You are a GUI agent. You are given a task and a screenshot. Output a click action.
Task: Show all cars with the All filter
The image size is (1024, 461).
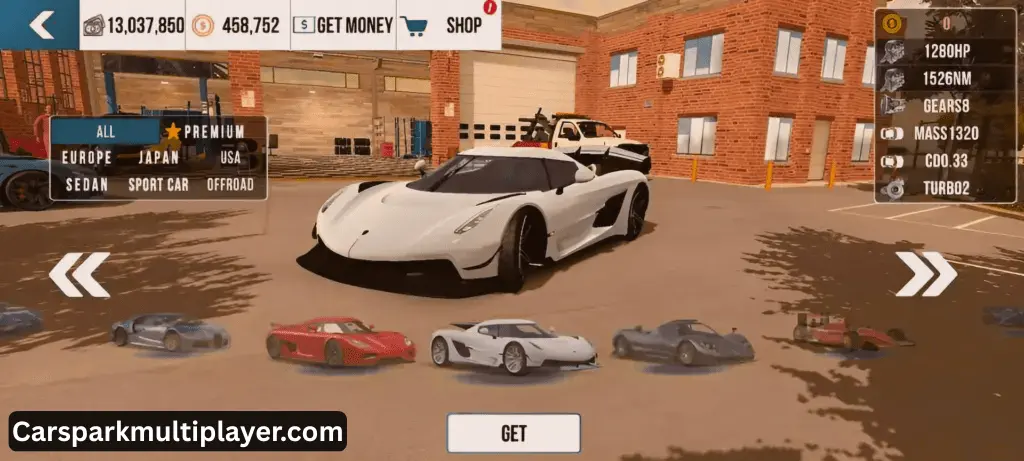[106, 131]
